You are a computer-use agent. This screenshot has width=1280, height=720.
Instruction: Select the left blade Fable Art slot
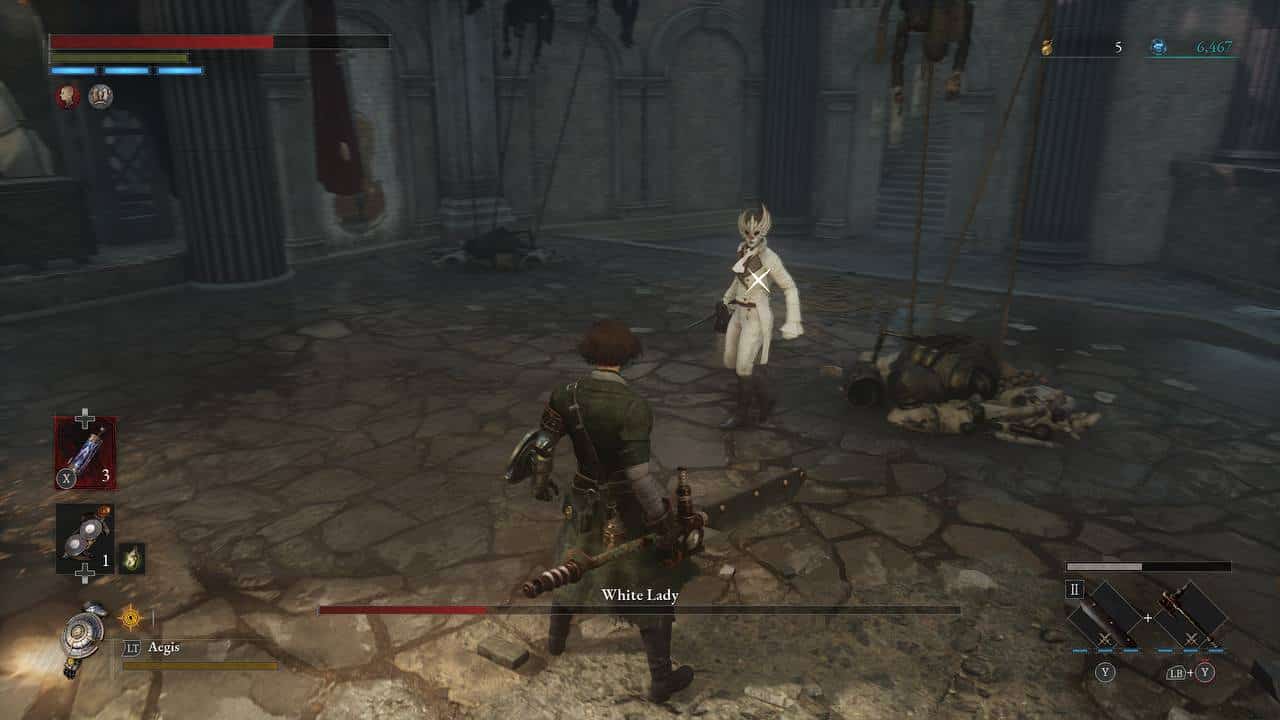coord(1105,614)
